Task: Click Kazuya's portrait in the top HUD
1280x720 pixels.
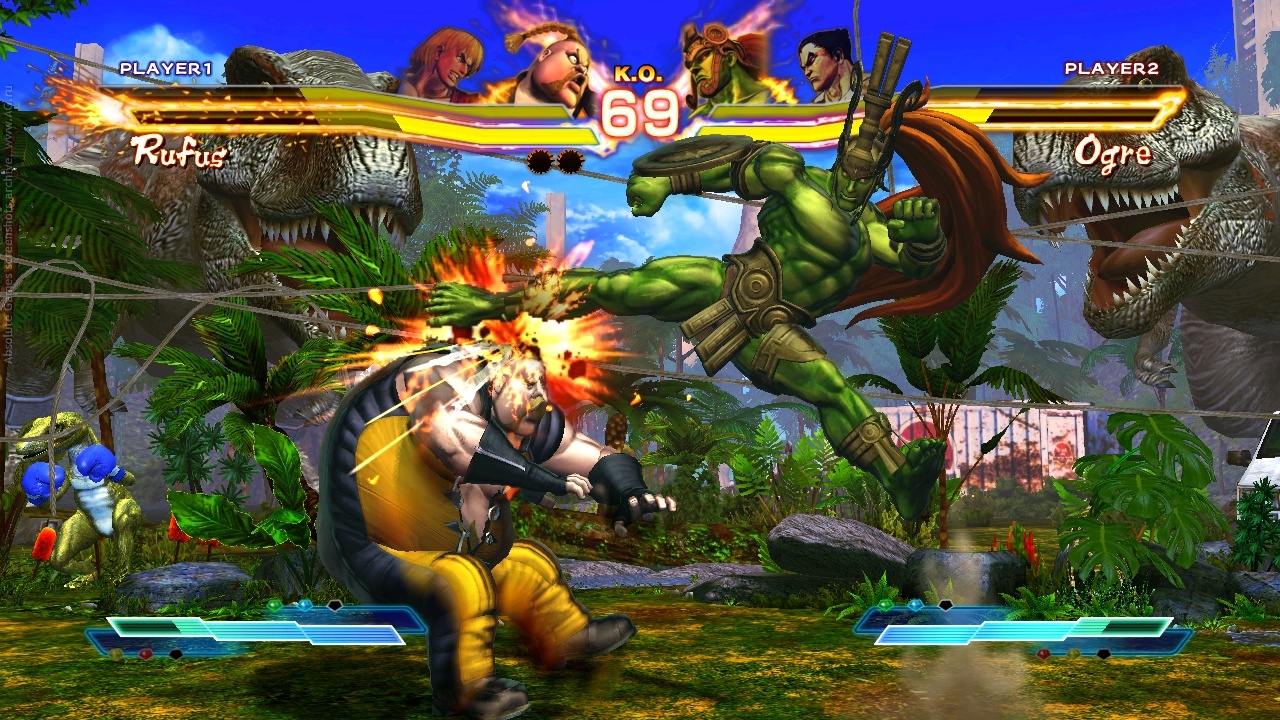Action: tap(828, 64)
